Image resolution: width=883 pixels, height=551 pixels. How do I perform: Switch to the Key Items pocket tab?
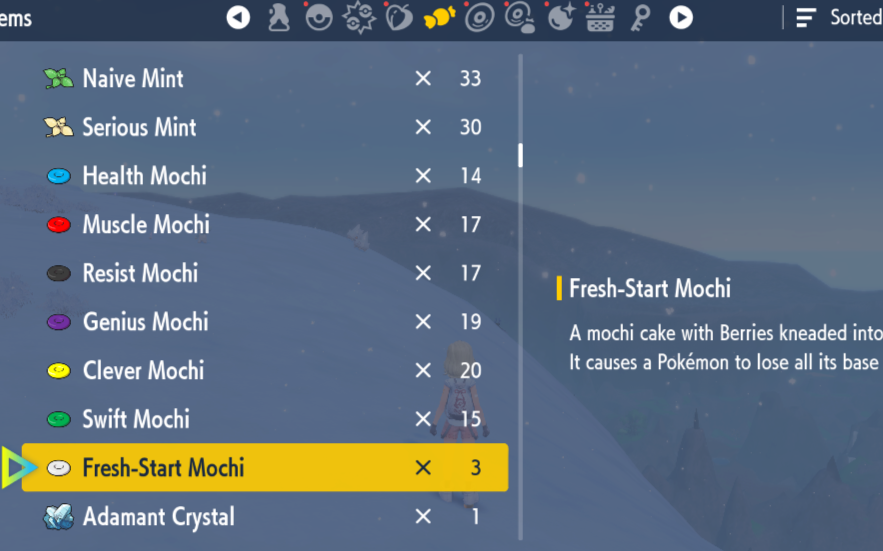coord(641,17)
